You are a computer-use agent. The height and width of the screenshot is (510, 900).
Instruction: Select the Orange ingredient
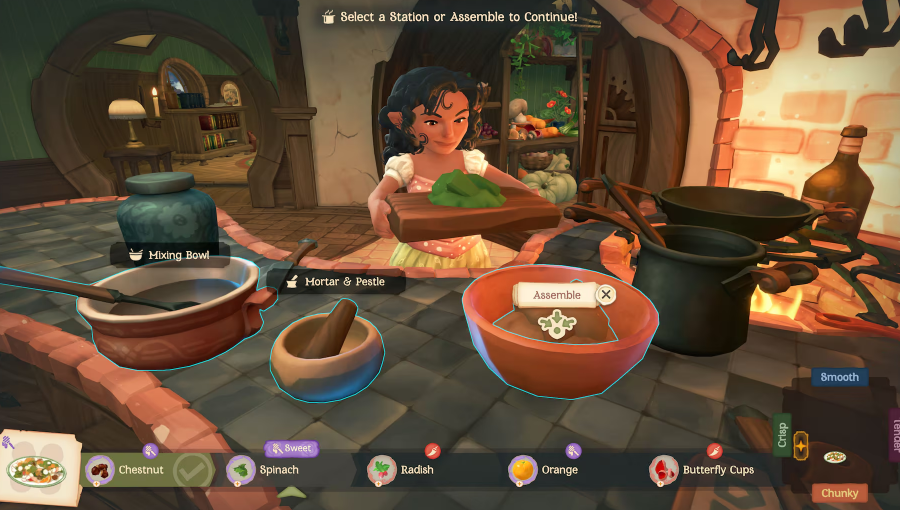544,469
